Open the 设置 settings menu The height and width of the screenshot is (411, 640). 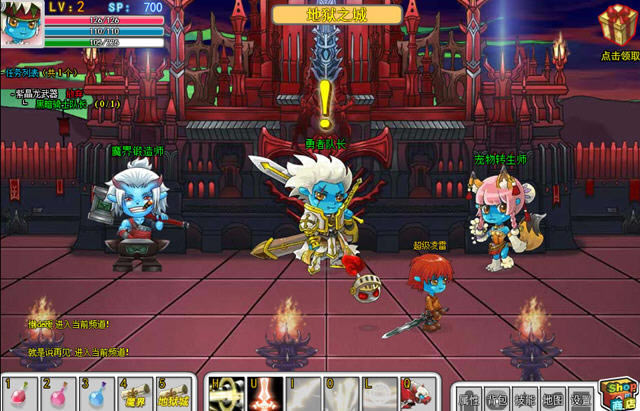(581, 397)
